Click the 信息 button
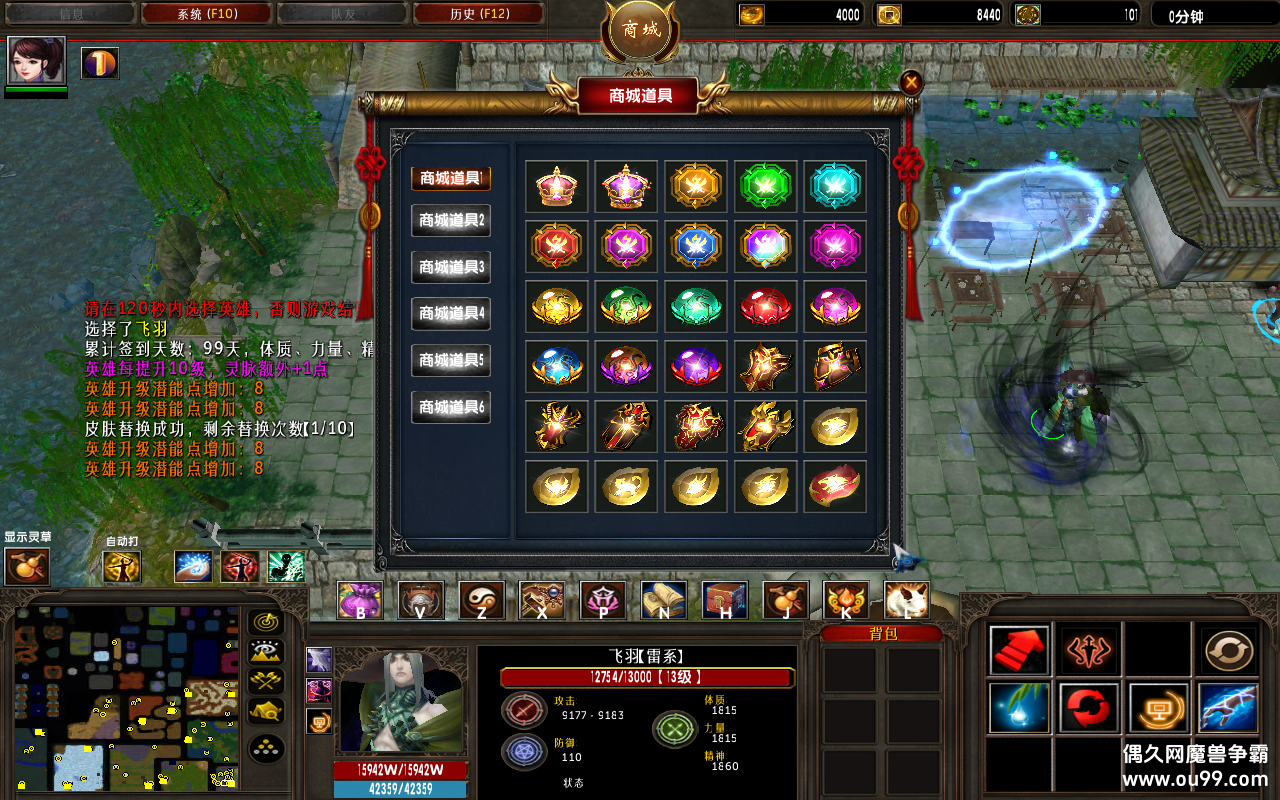This screenshot has width=1280, height=800. (68, 14)
